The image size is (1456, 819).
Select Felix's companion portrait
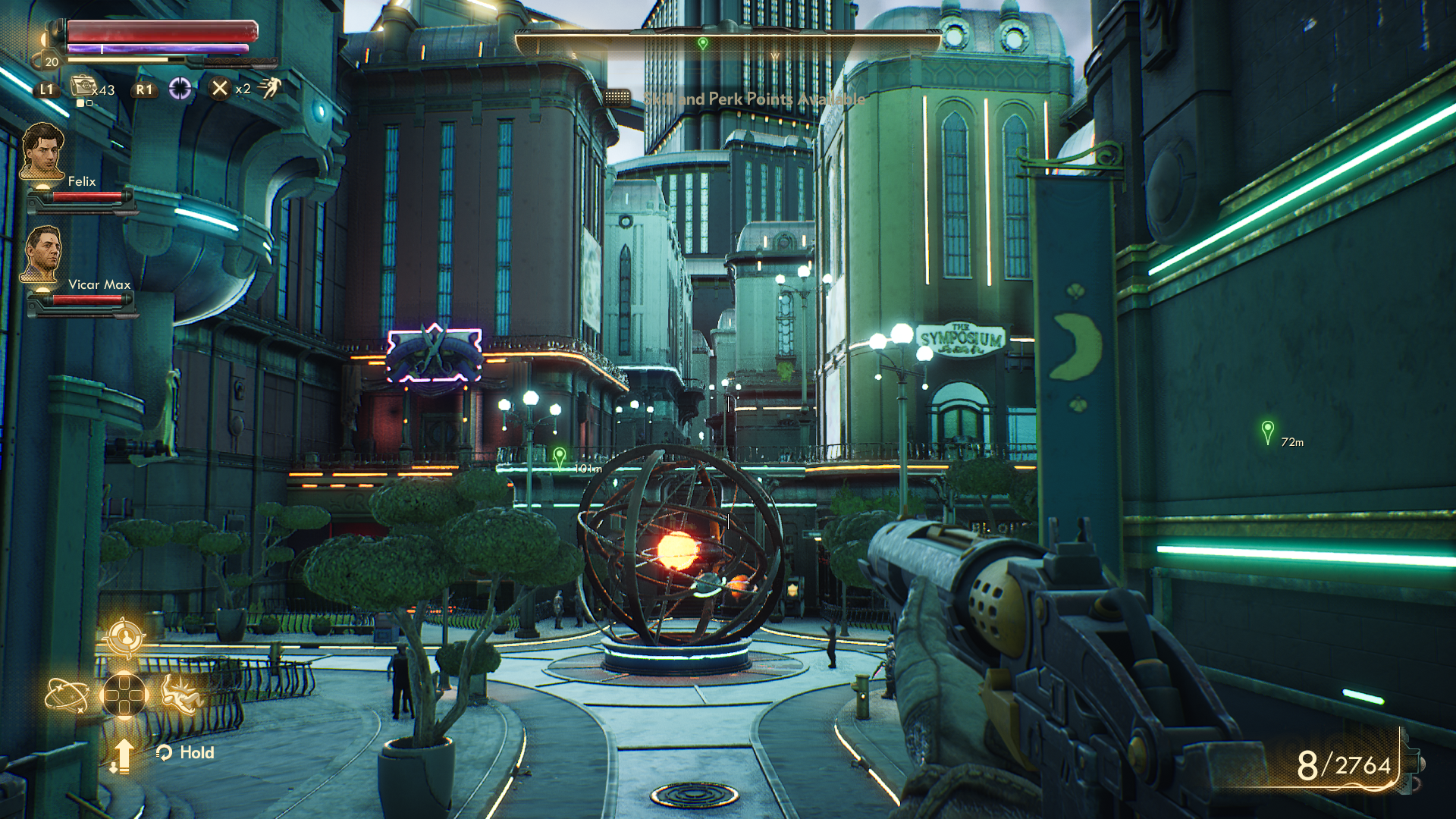42,152
